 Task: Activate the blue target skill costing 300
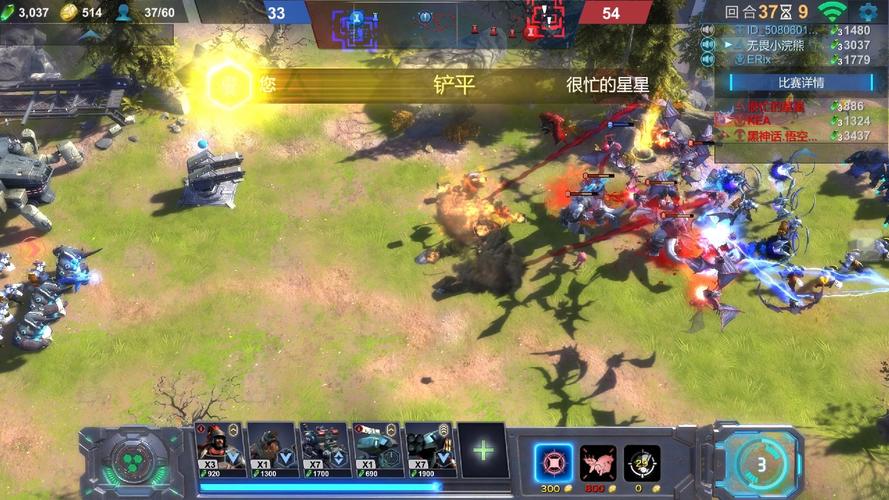point(553,463)
